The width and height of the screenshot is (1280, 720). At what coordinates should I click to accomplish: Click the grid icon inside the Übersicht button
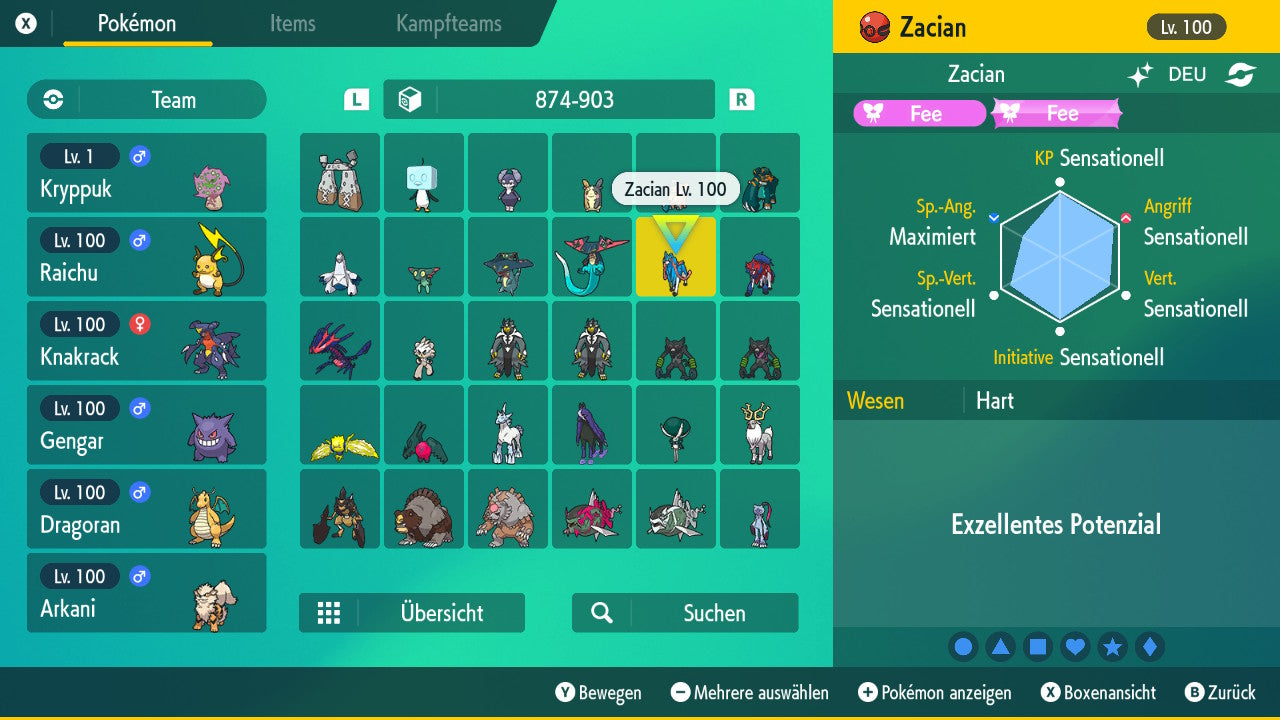point(330,613)
